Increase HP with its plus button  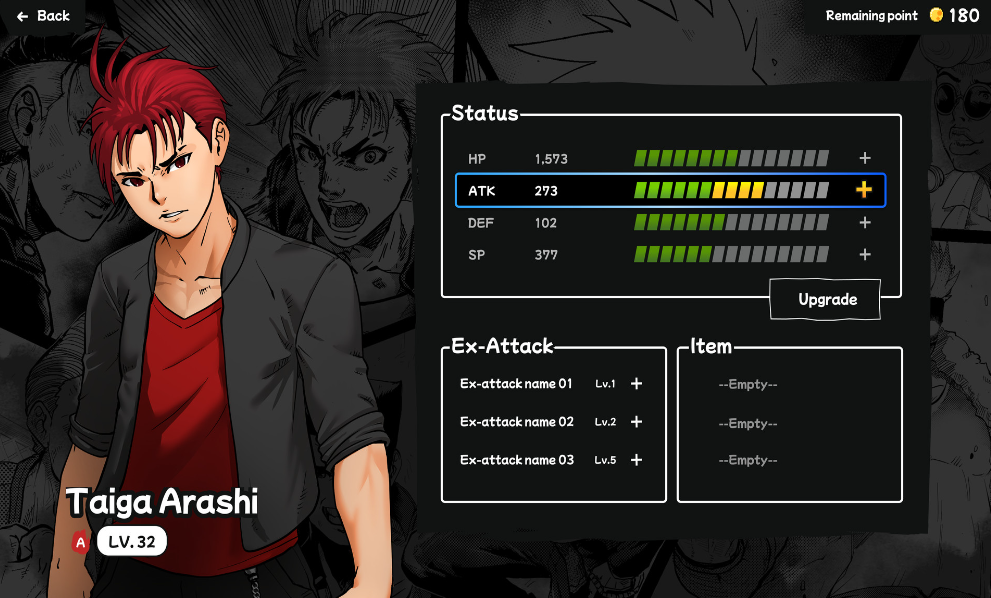865,158
